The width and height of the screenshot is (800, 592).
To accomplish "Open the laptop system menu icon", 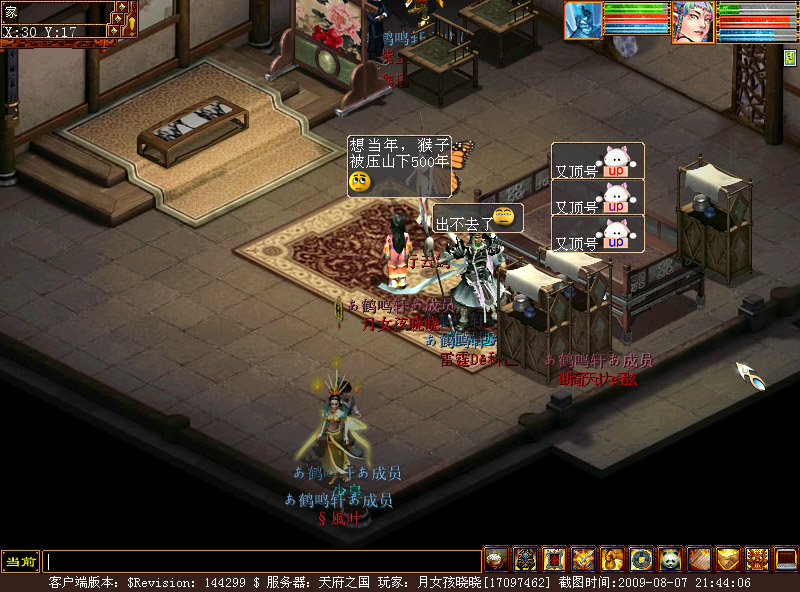I will 786,560.
